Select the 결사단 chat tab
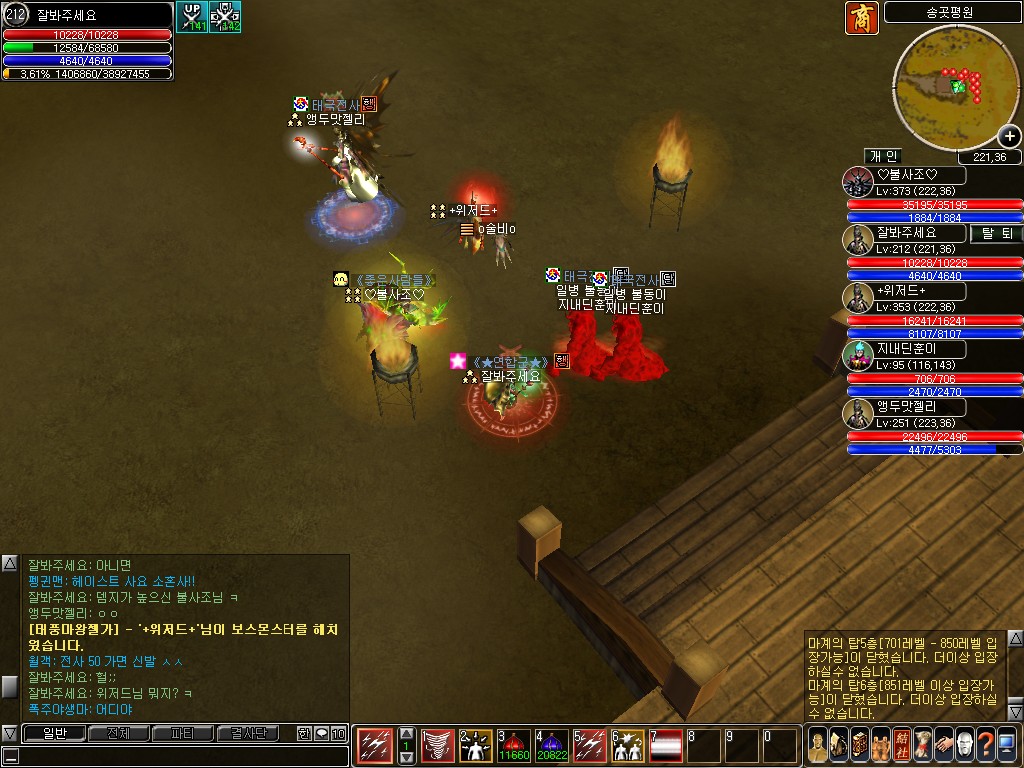 tap(249, 734)
